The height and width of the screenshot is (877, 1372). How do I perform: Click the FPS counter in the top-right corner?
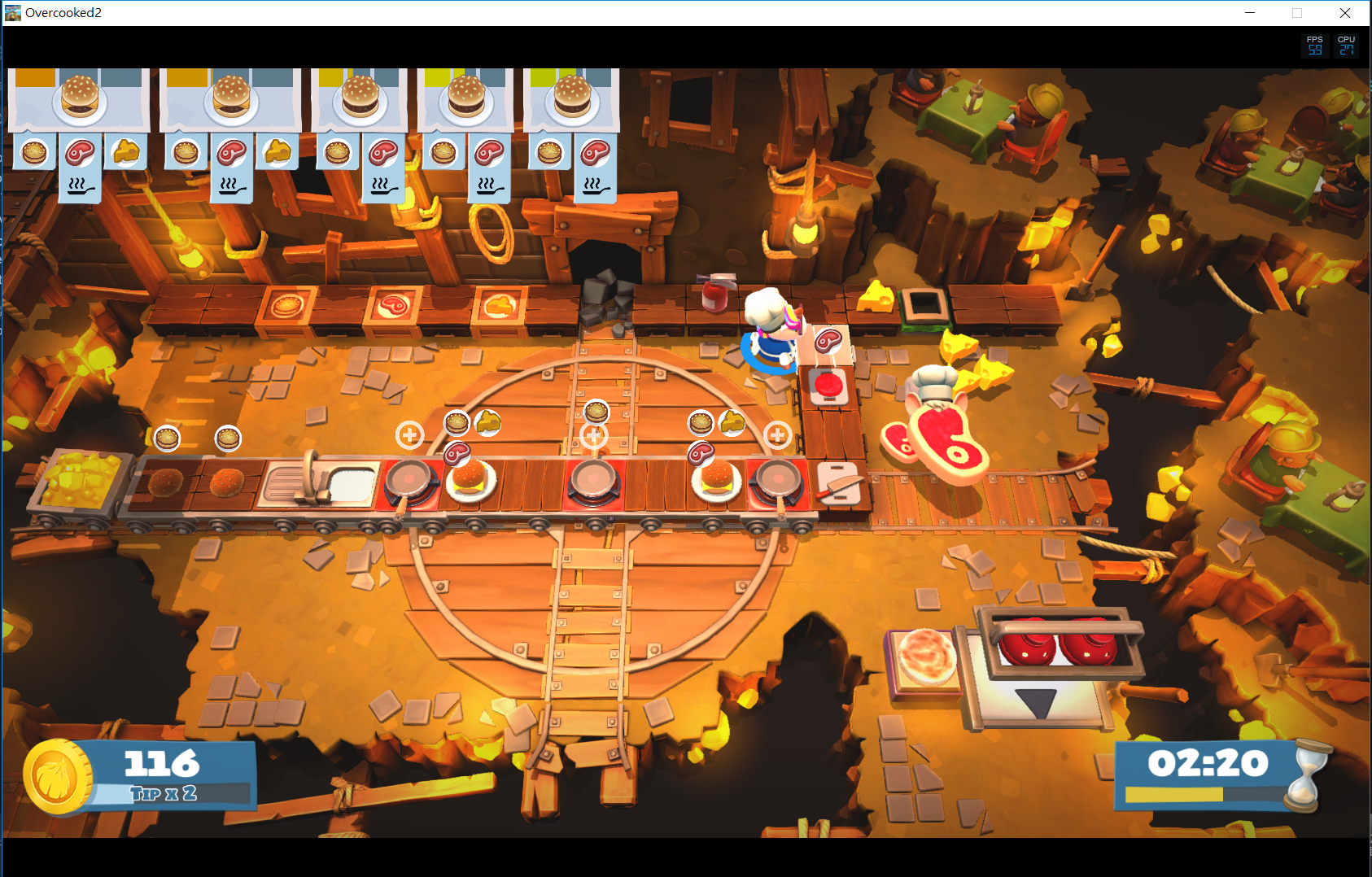(x=1315, y=45)
